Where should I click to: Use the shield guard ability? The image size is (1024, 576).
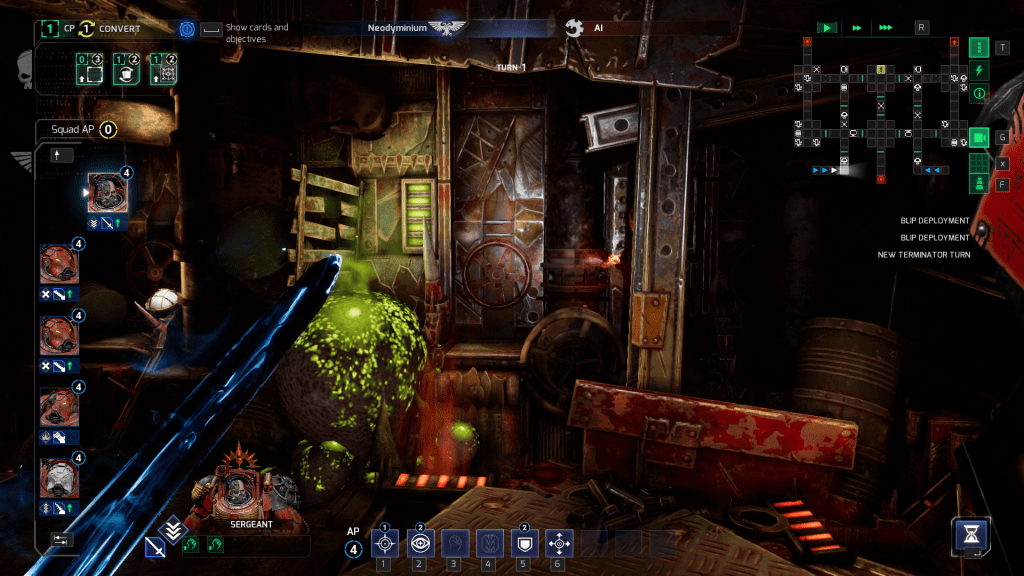click(522, 543)
